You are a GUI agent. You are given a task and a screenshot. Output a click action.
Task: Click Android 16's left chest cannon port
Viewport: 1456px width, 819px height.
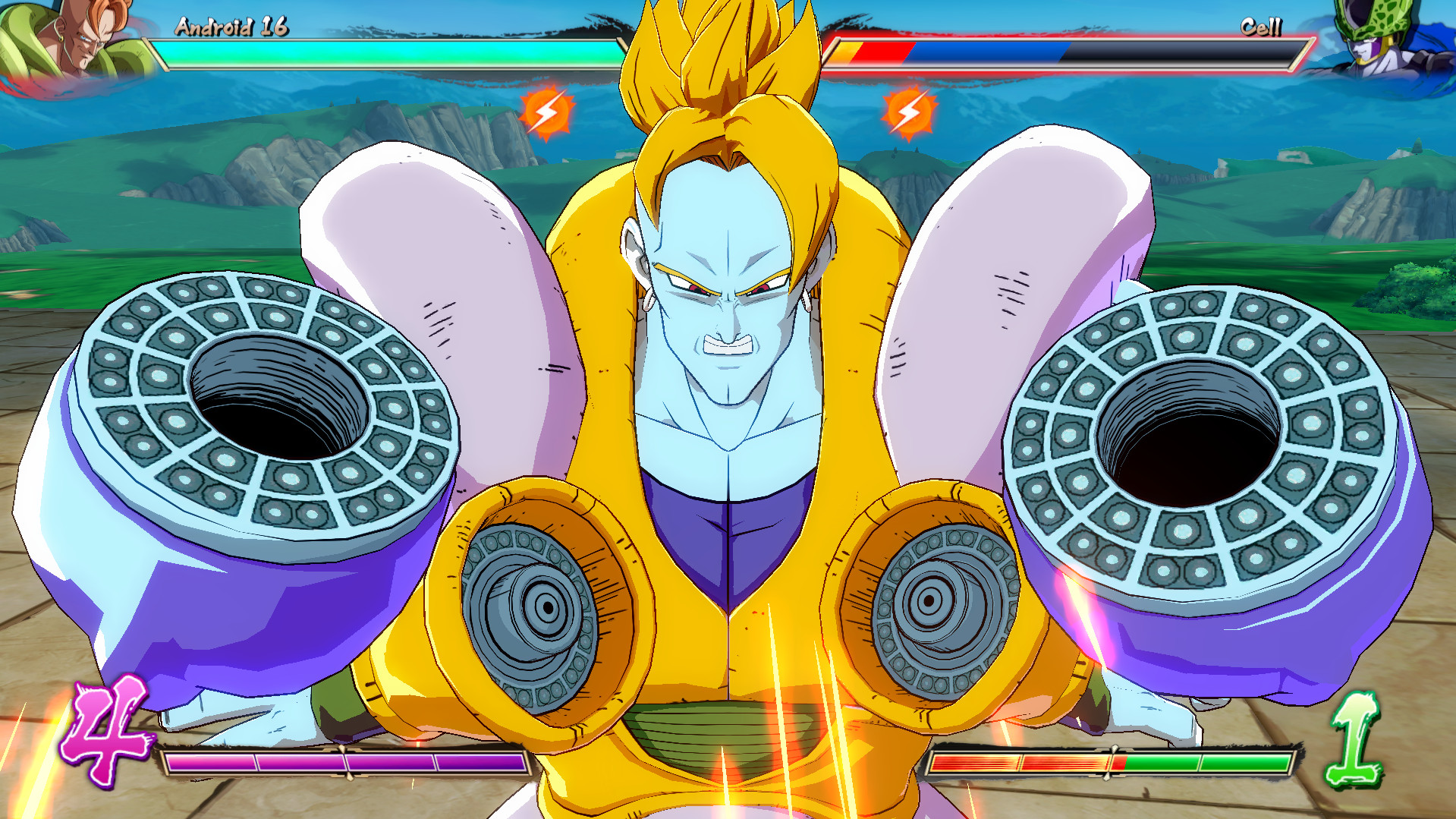pos(548,607)
